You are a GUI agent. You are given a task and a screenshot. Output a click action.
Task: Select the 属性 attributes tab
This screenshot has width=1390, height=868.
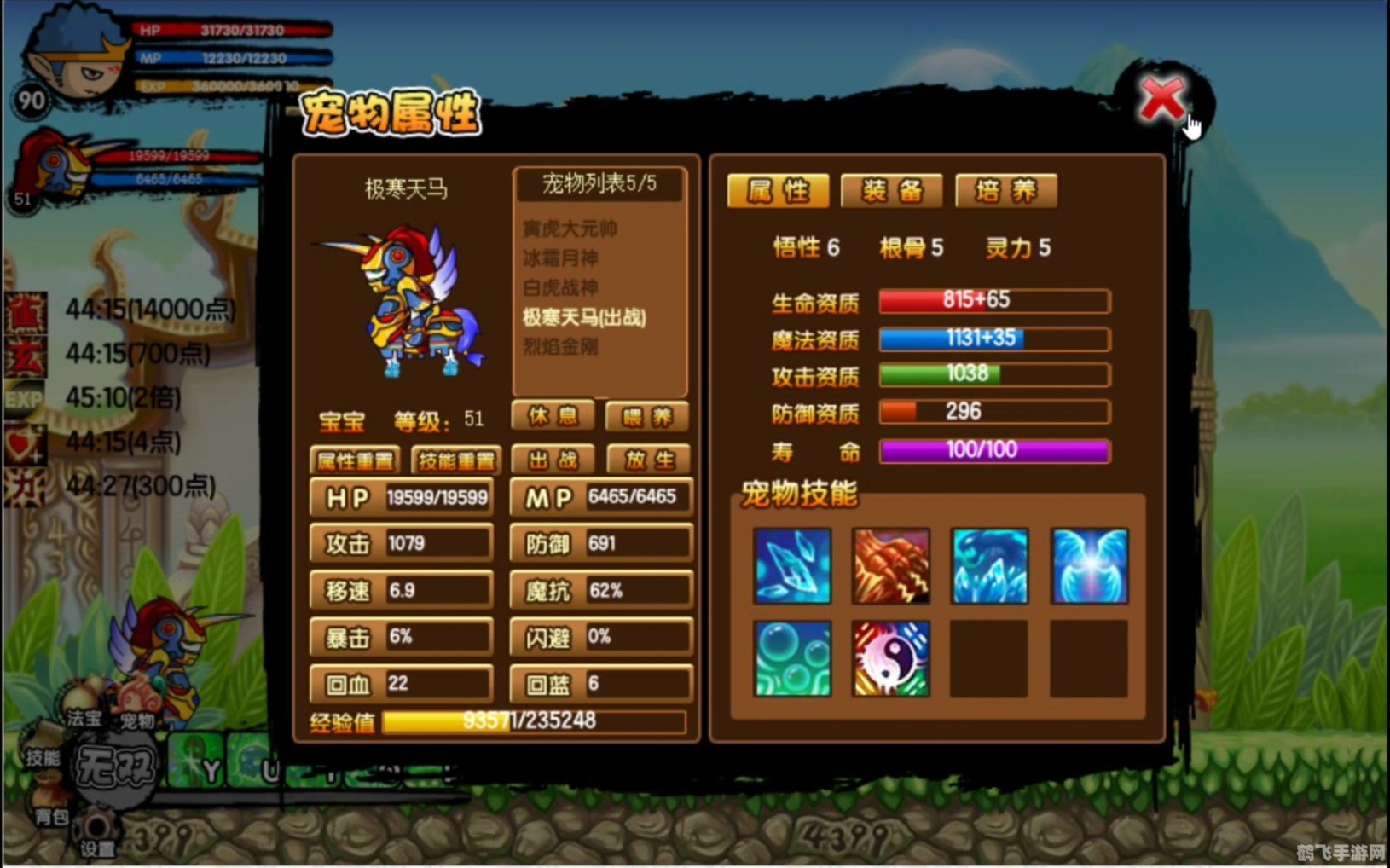[x=777, y=190]
